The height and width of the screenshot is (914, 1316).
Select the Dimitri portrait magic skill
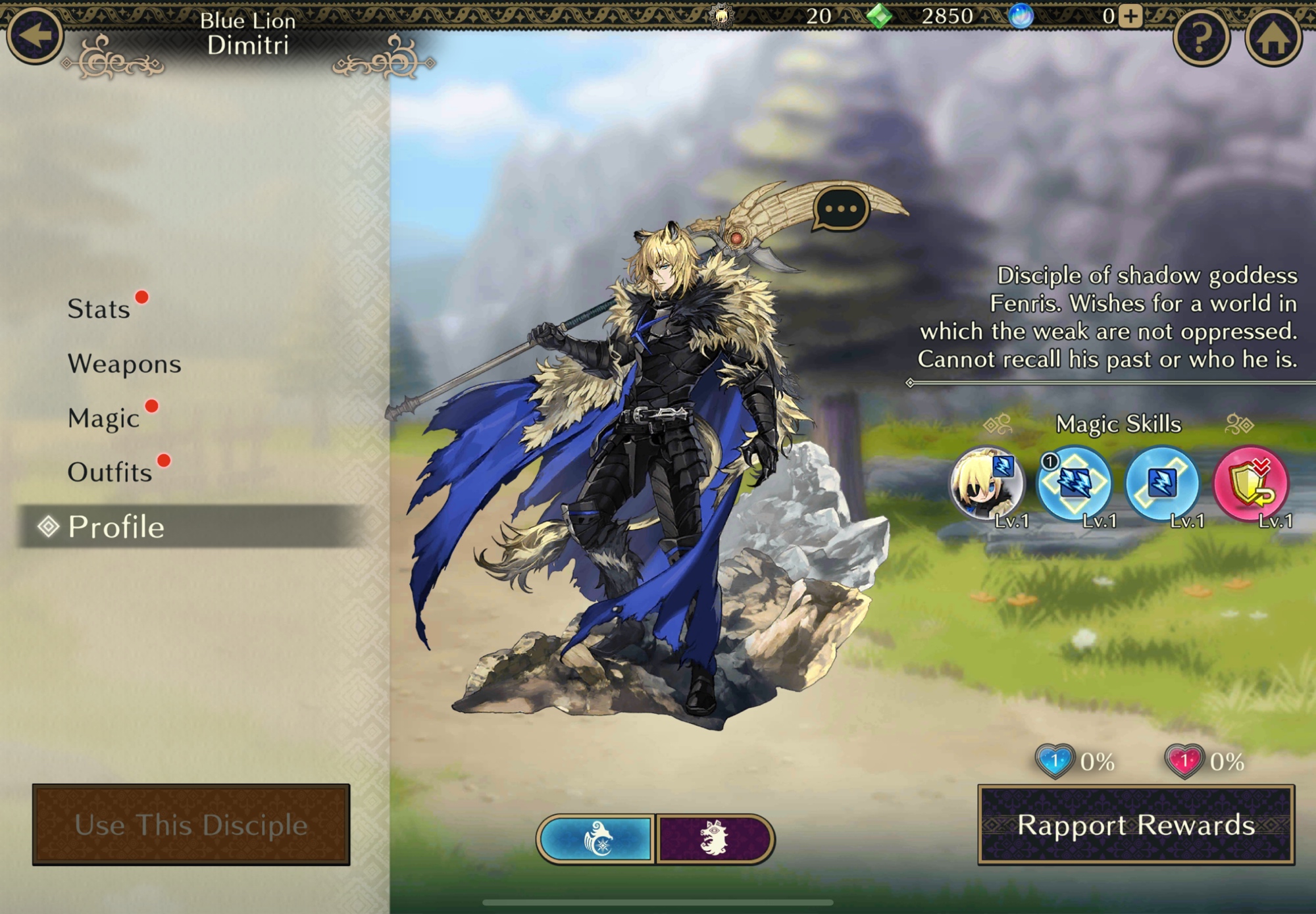pos(986,484)
